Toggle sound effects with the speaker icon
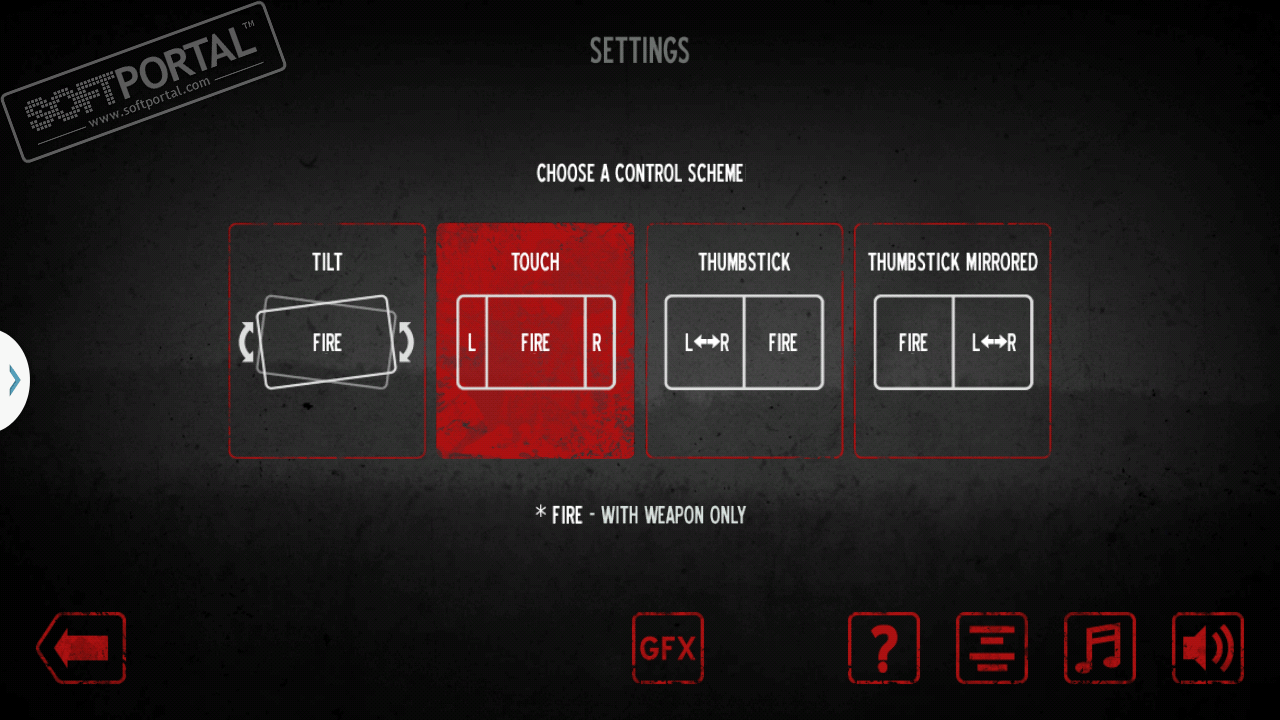The width and height of the screenshot is (1280, 720). pyautogui.click(x=1208, y=648)
